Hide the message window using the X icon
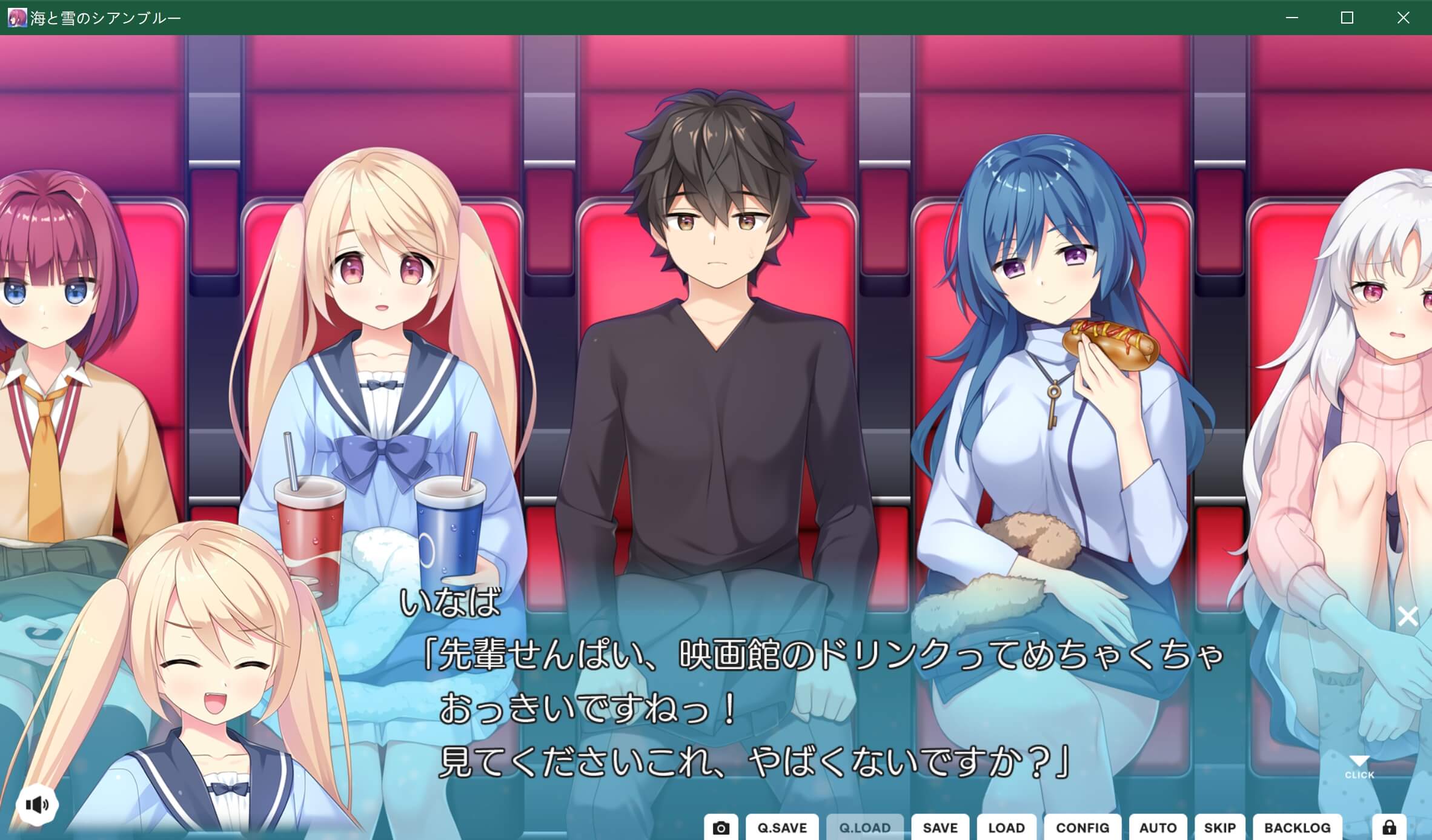The image size is (1432, 840). click(x=1408, y=617)
